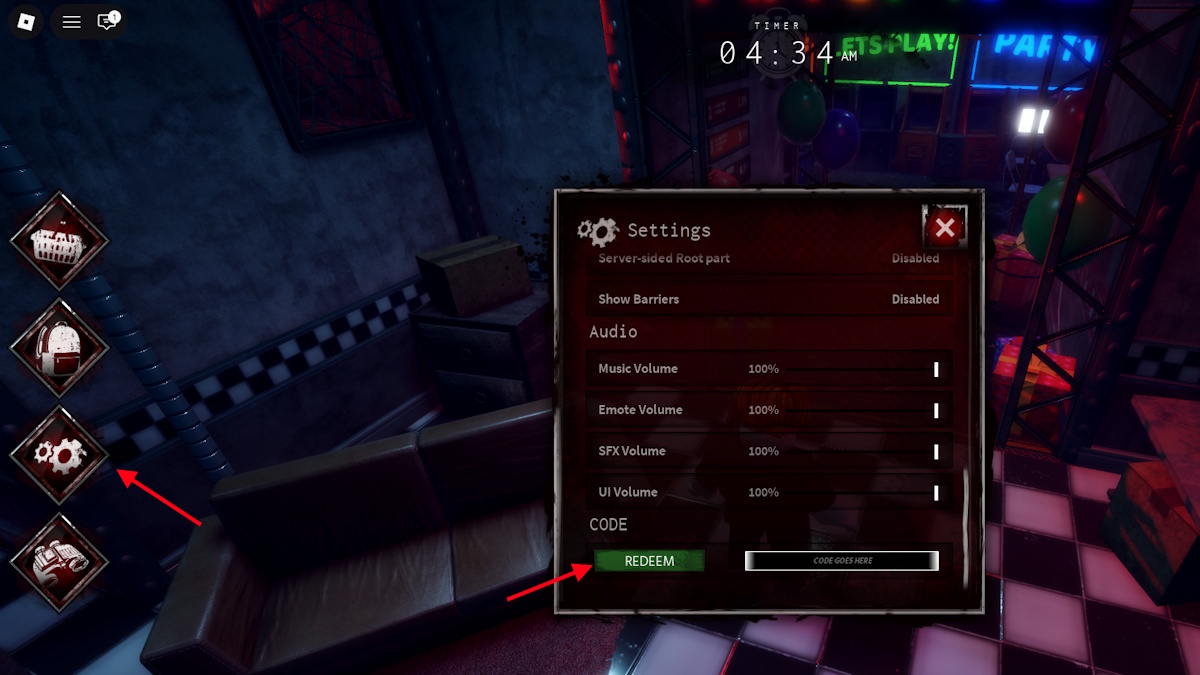This screenshot has height=675, width=1200.
Task: Open the backpack inventory icon
Action: coord(60,348)
